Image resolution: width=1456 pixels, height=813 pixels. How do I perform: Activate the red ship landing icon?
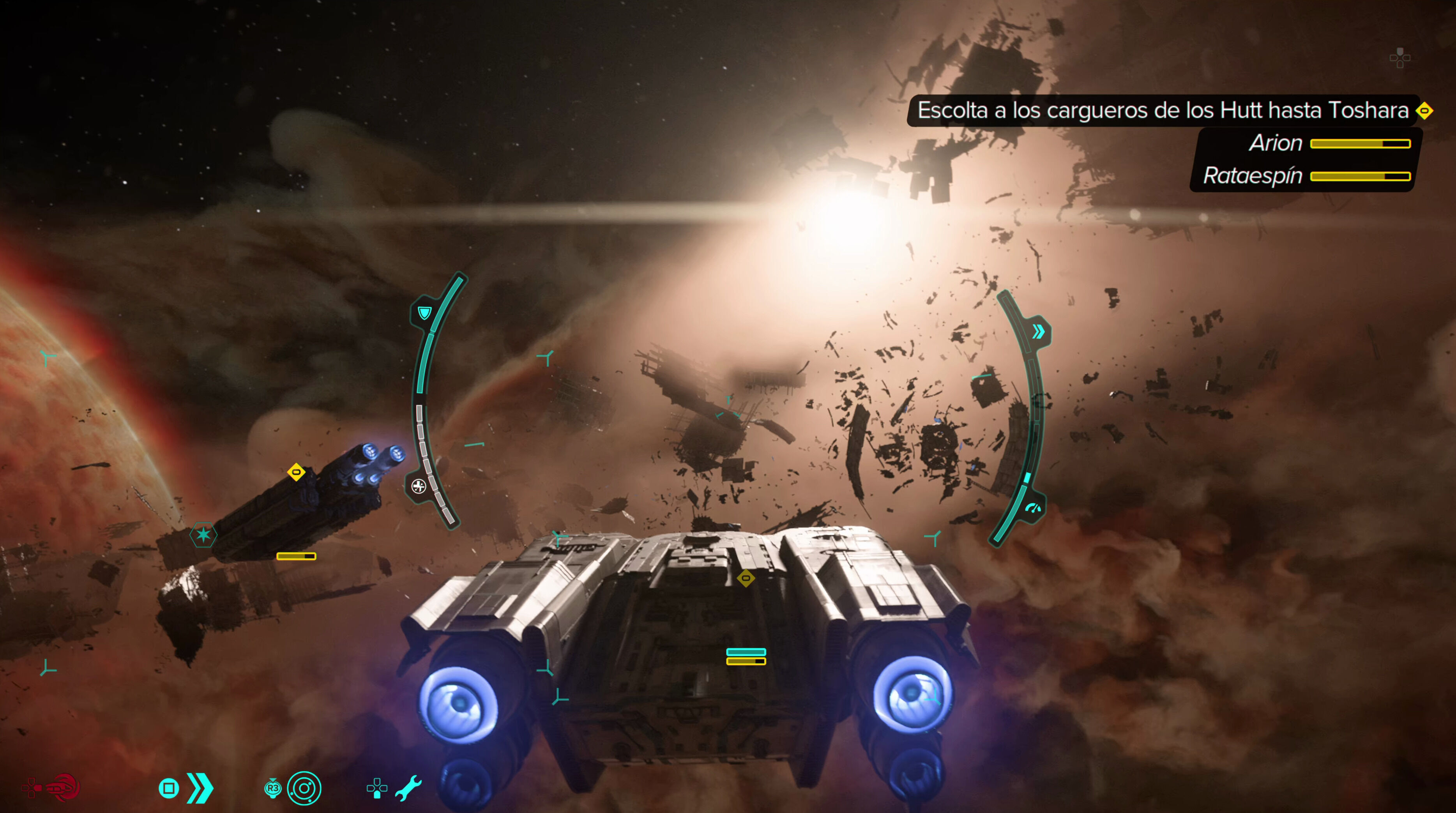click(x=63, y=787)
